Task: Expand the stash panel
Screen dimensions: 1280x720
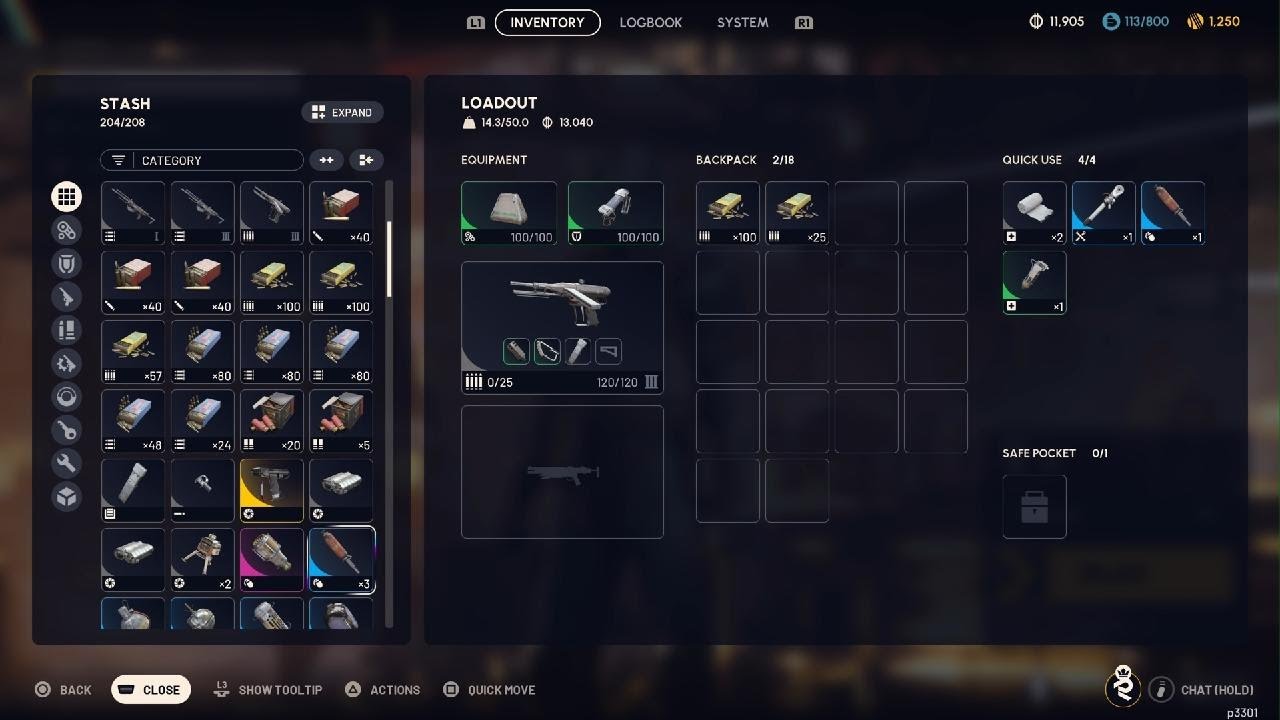Action: (x=342, y=113)
